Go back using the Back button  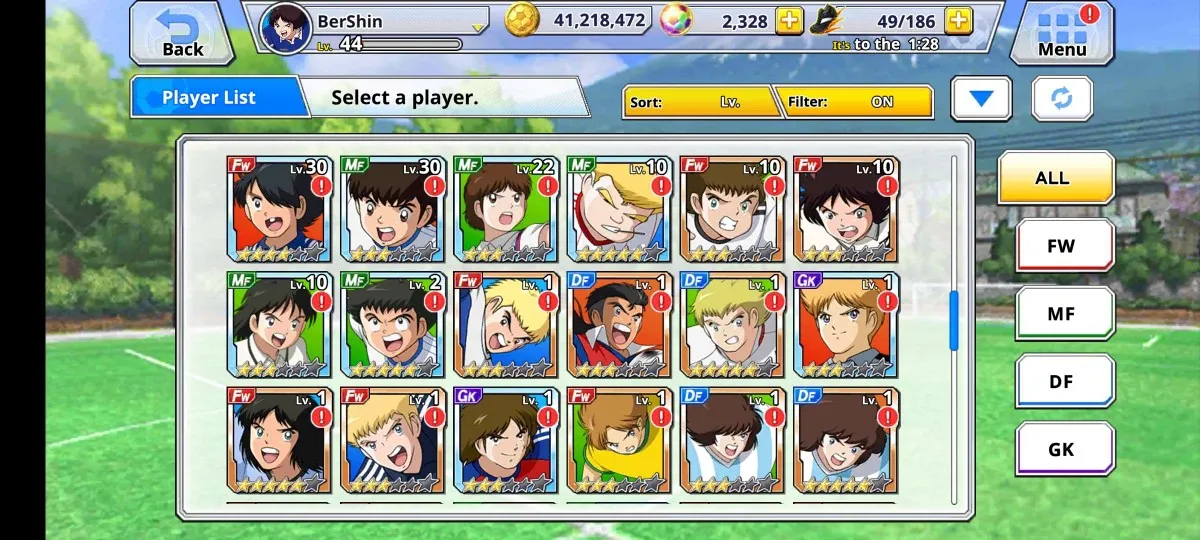pos(180,33)
